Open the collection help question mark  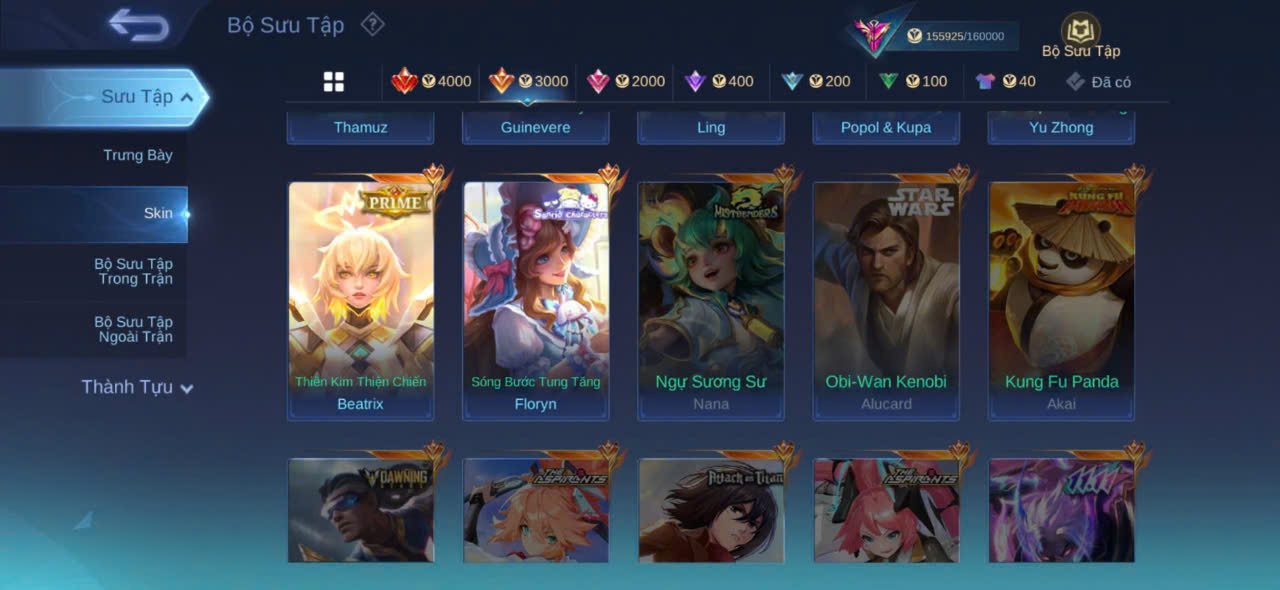(372, 24)
